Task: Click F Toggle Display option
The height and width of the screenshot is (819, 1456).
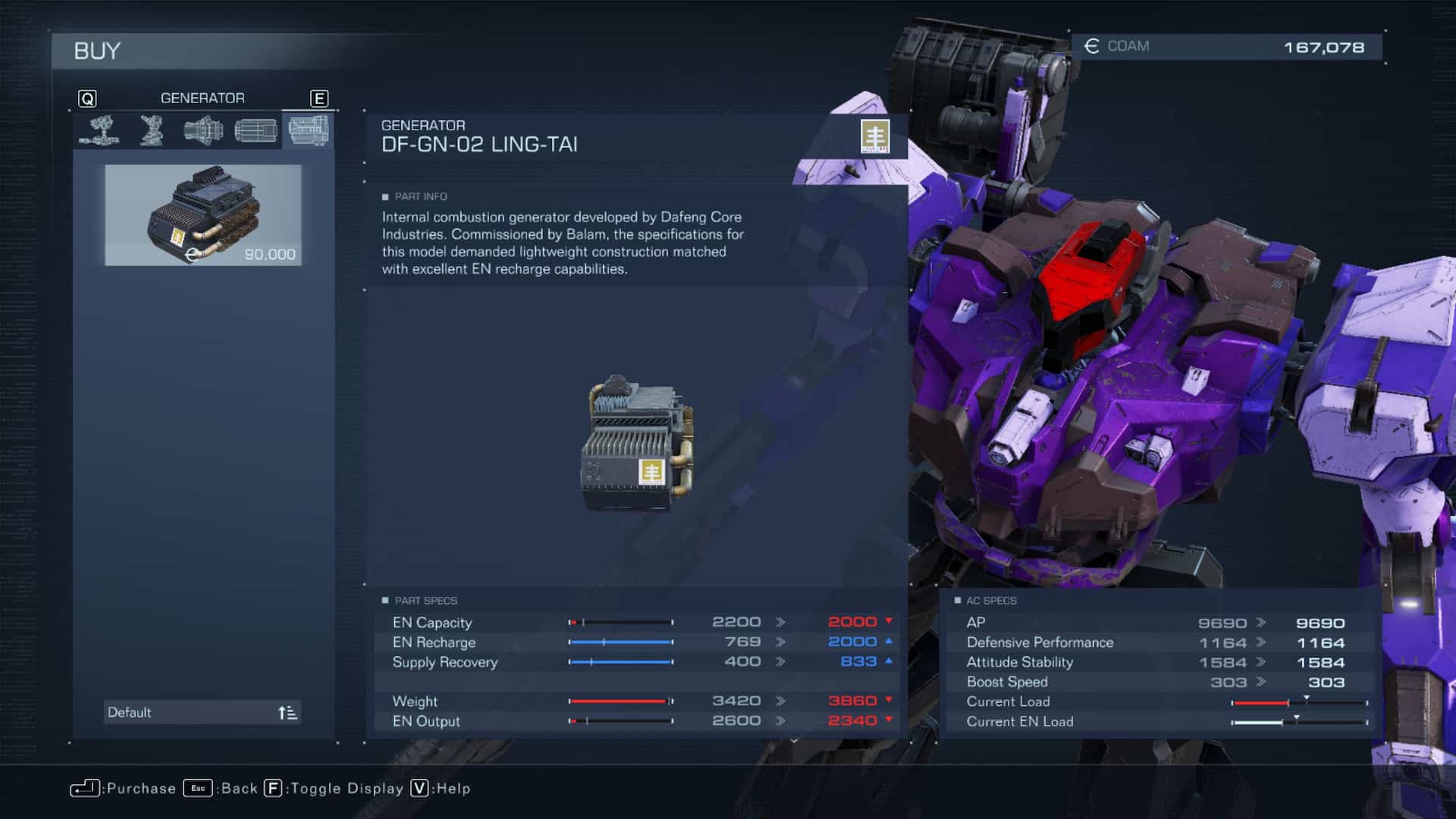Action: pos(273,789)
